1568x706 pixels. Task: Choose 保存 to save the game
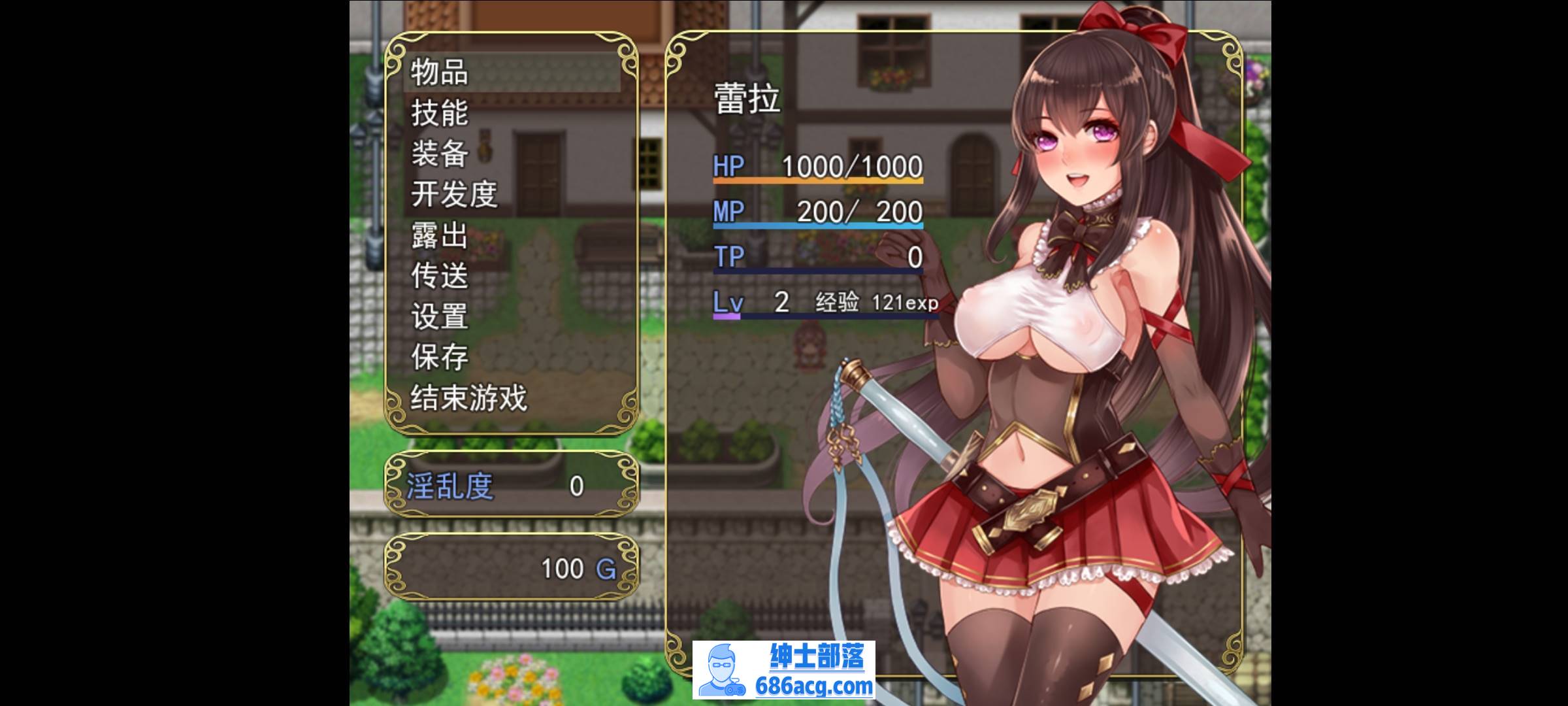click(440, 357)
